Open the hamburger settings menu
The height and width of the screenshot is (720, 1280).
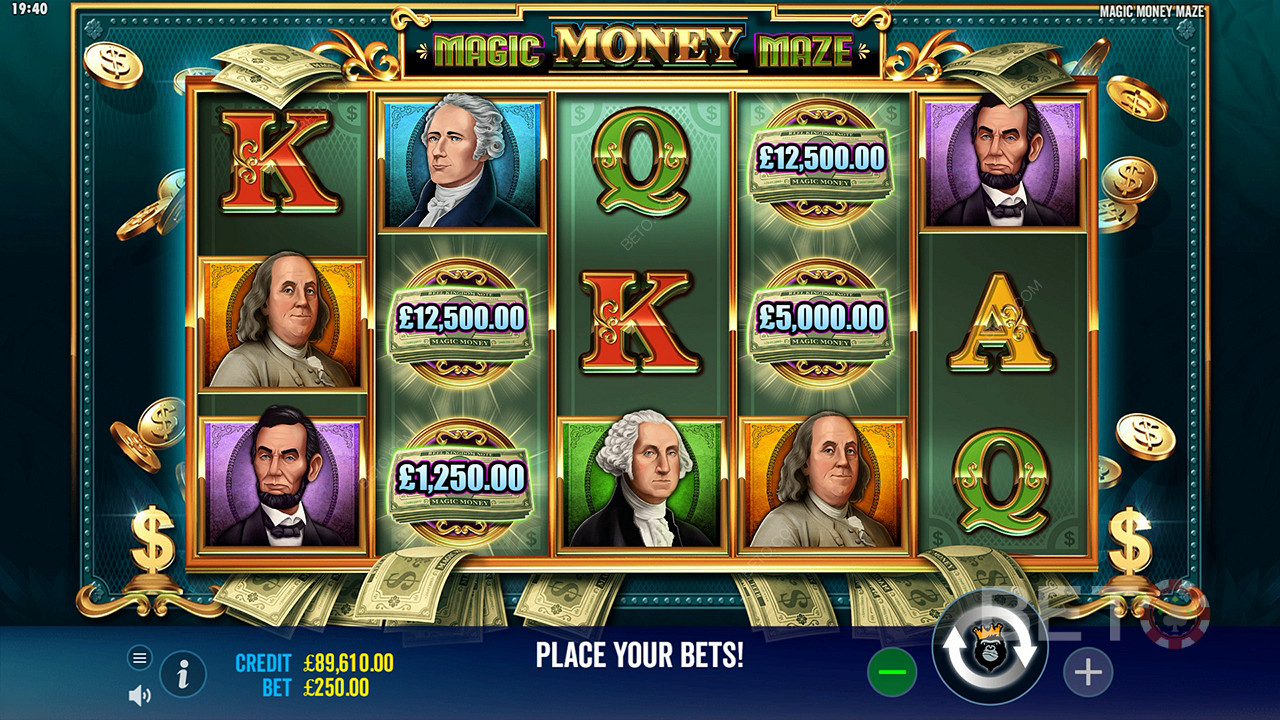point(140,657)
